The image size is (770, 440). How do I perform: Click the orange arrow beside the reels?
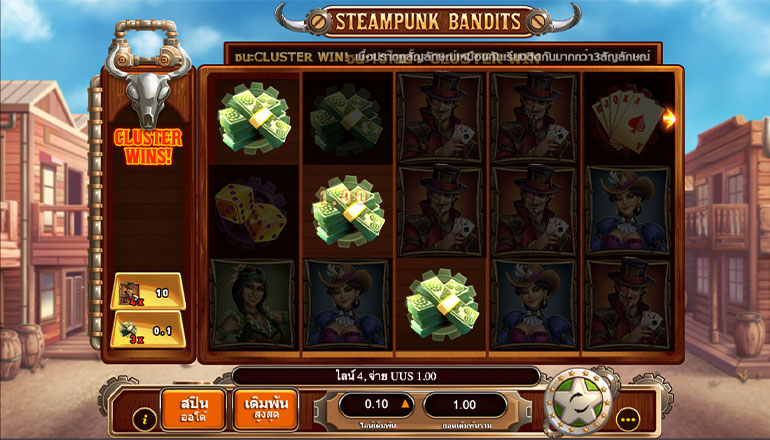(x=669, y=118)
